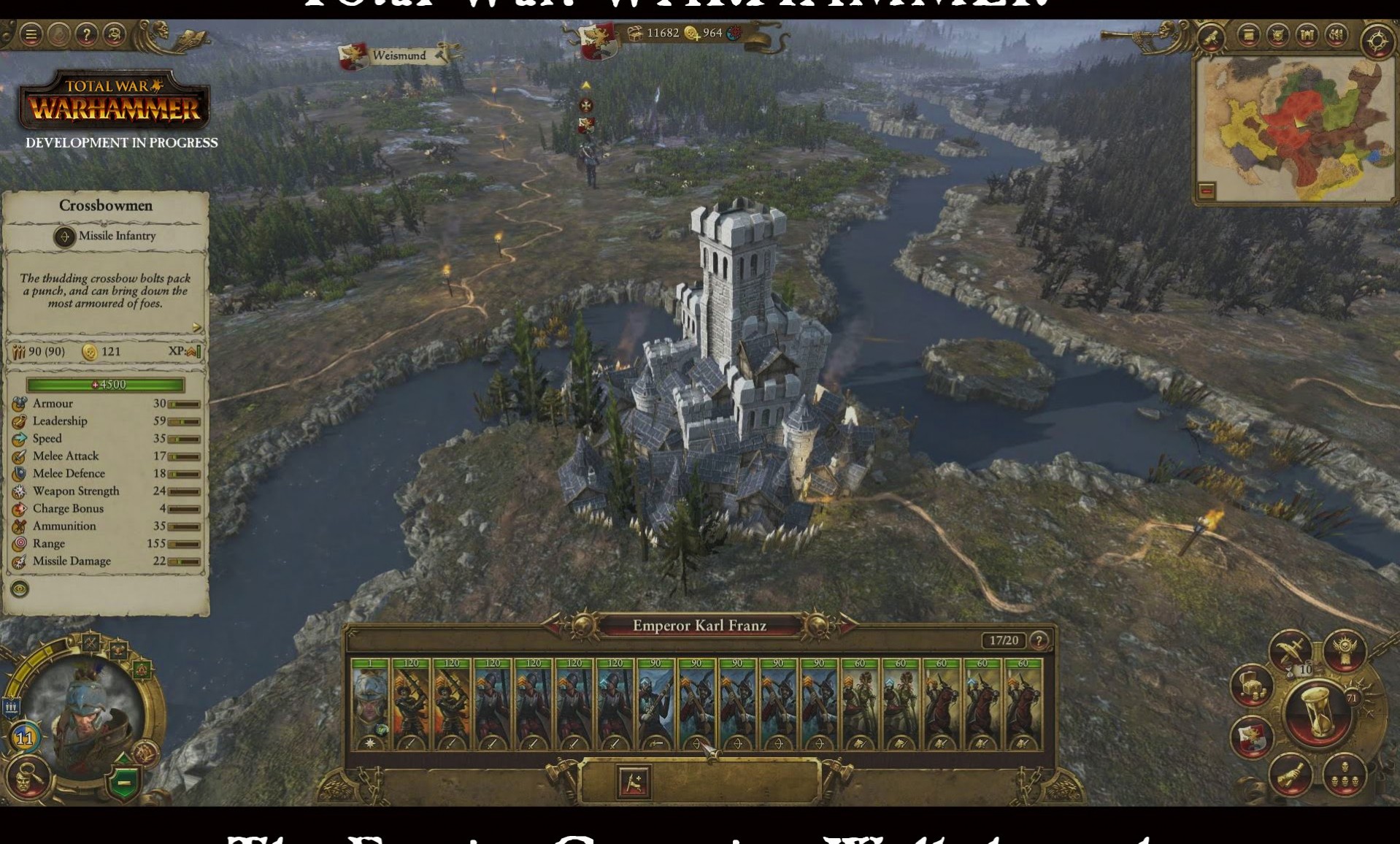Open the question mark help button
Image resolution: width=1400 pixels, height=844 pixels.
point(87,34)
